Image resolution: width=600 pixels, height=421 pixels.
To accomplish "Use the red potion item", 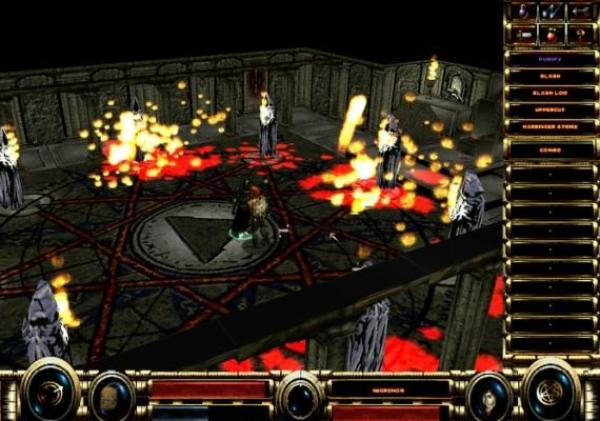I will click(x=551, y=34).
